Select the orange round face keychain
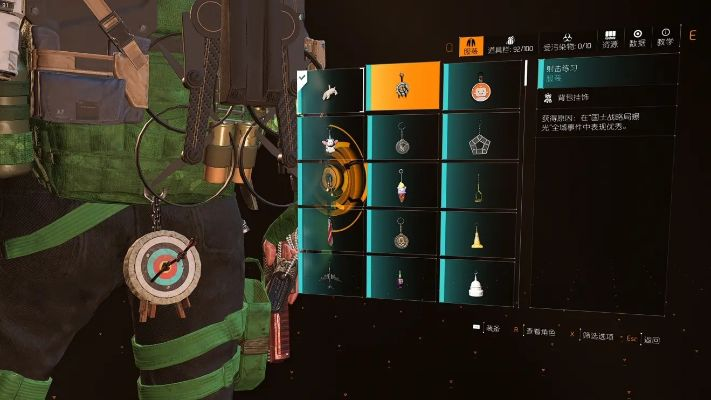Viewport: 711px width, 400px height. click(478, 89)
